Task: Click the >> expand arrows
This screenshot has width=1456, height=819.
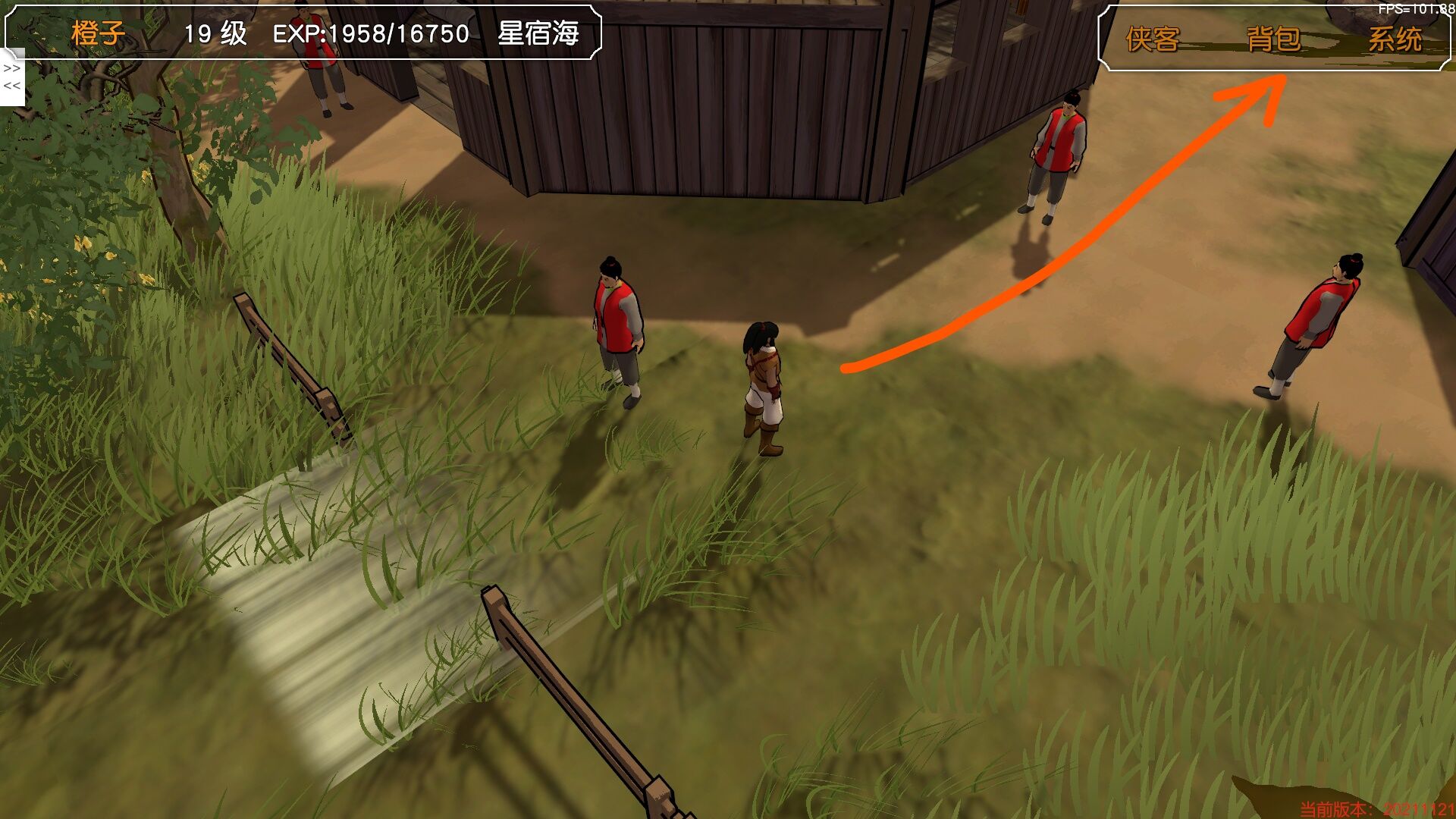Action: point(12,68)
